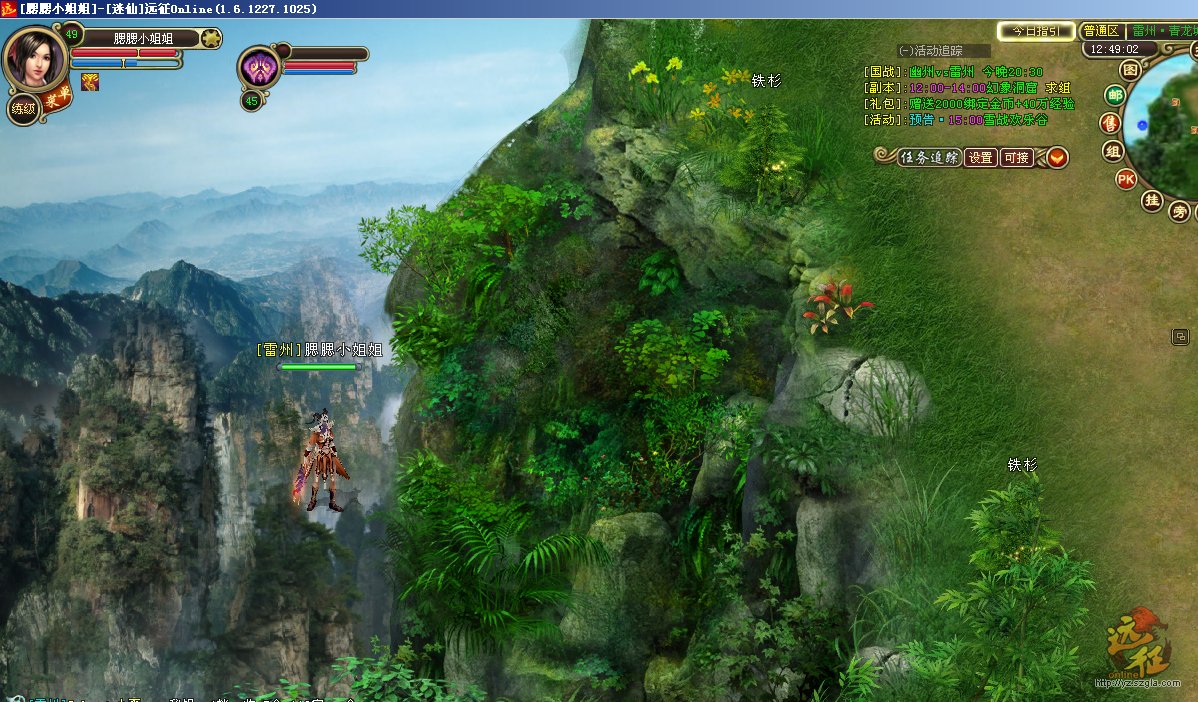Switch to the 任务追踪 quest tracking tab
This screenshot has height=702, width=1198.
929,158
